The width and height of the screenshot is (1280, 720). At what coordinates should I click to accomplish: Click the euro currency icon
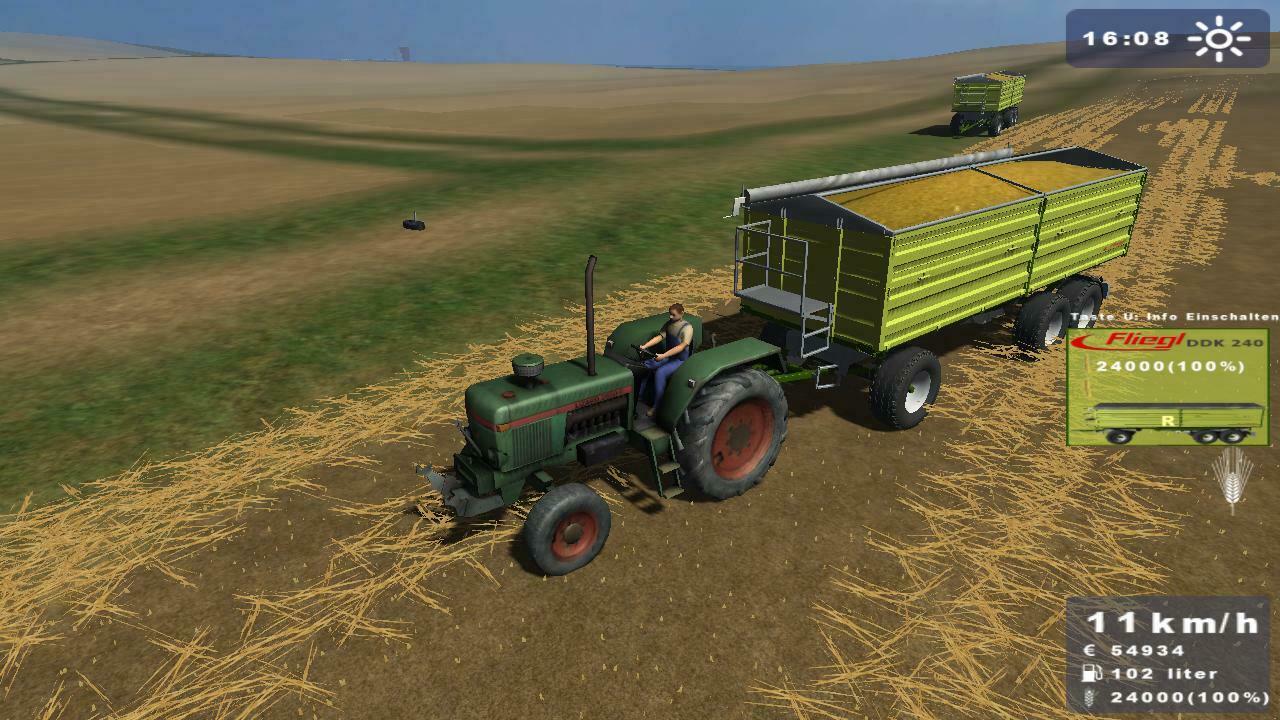pos(1091,648)
